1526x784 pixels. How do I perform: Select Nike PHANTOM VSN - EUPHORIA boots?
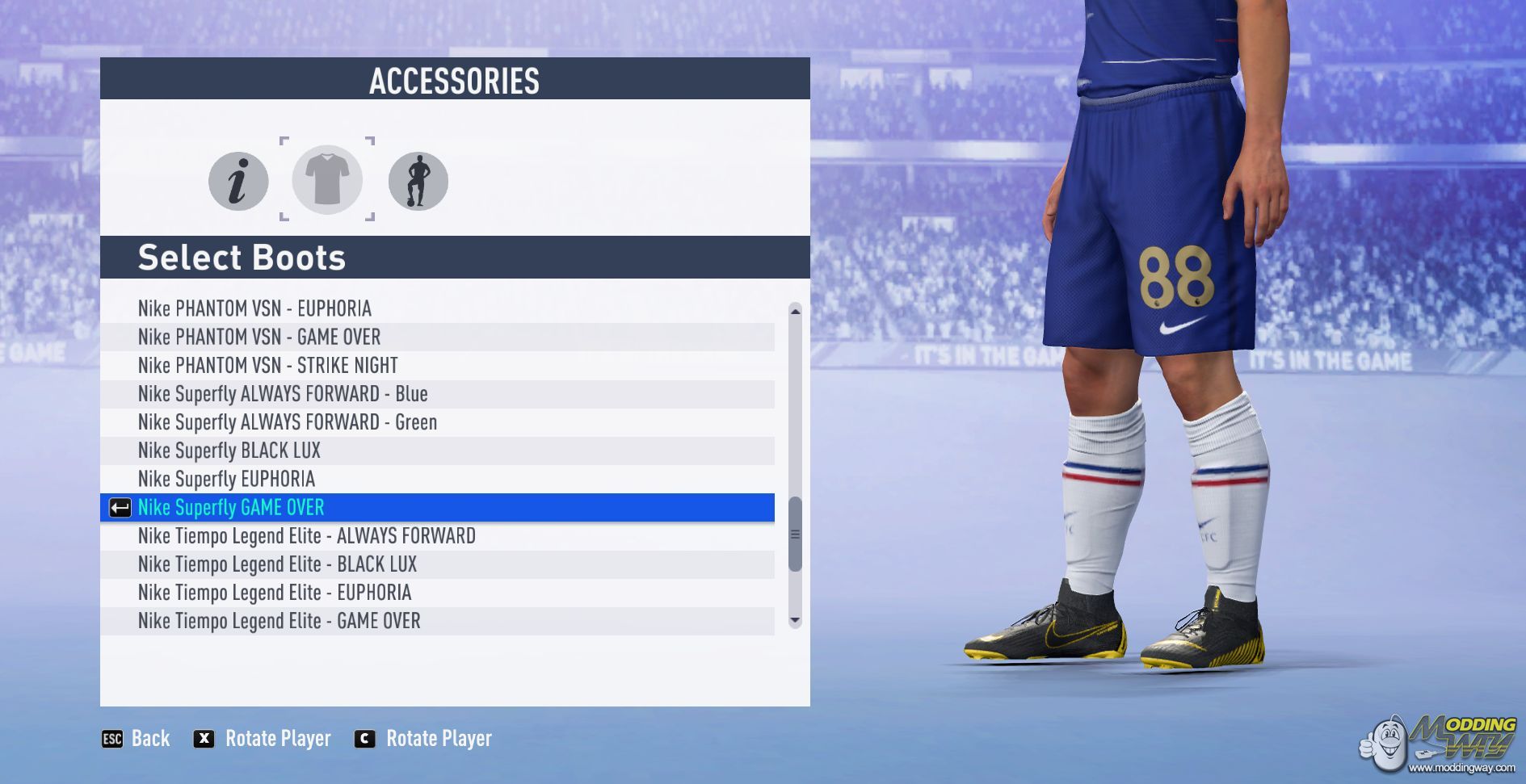pyautogui.click(x=254, y=308)
